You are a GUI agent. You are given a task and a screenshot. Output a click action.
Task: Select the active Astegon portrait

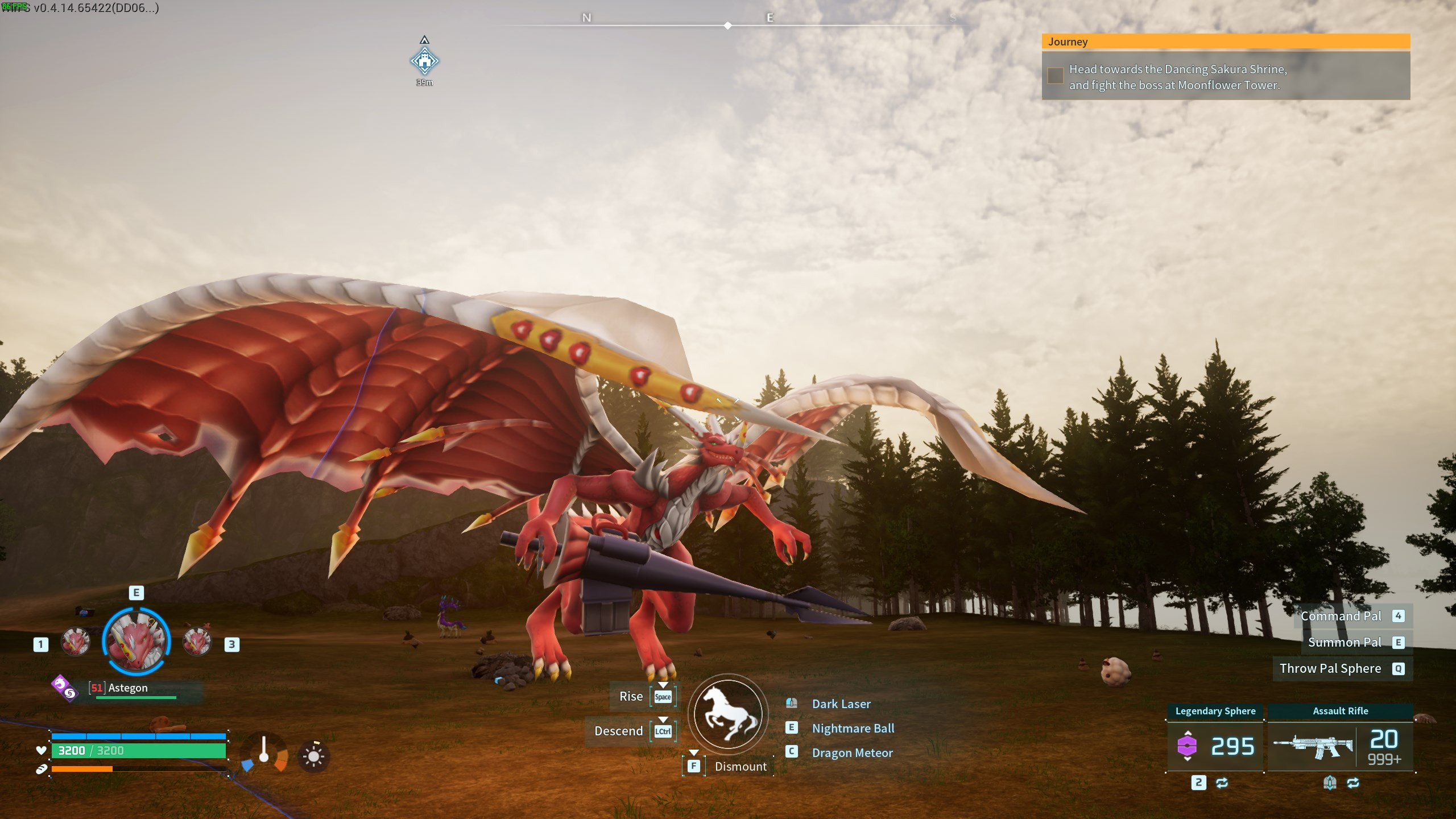click(136, 641)
